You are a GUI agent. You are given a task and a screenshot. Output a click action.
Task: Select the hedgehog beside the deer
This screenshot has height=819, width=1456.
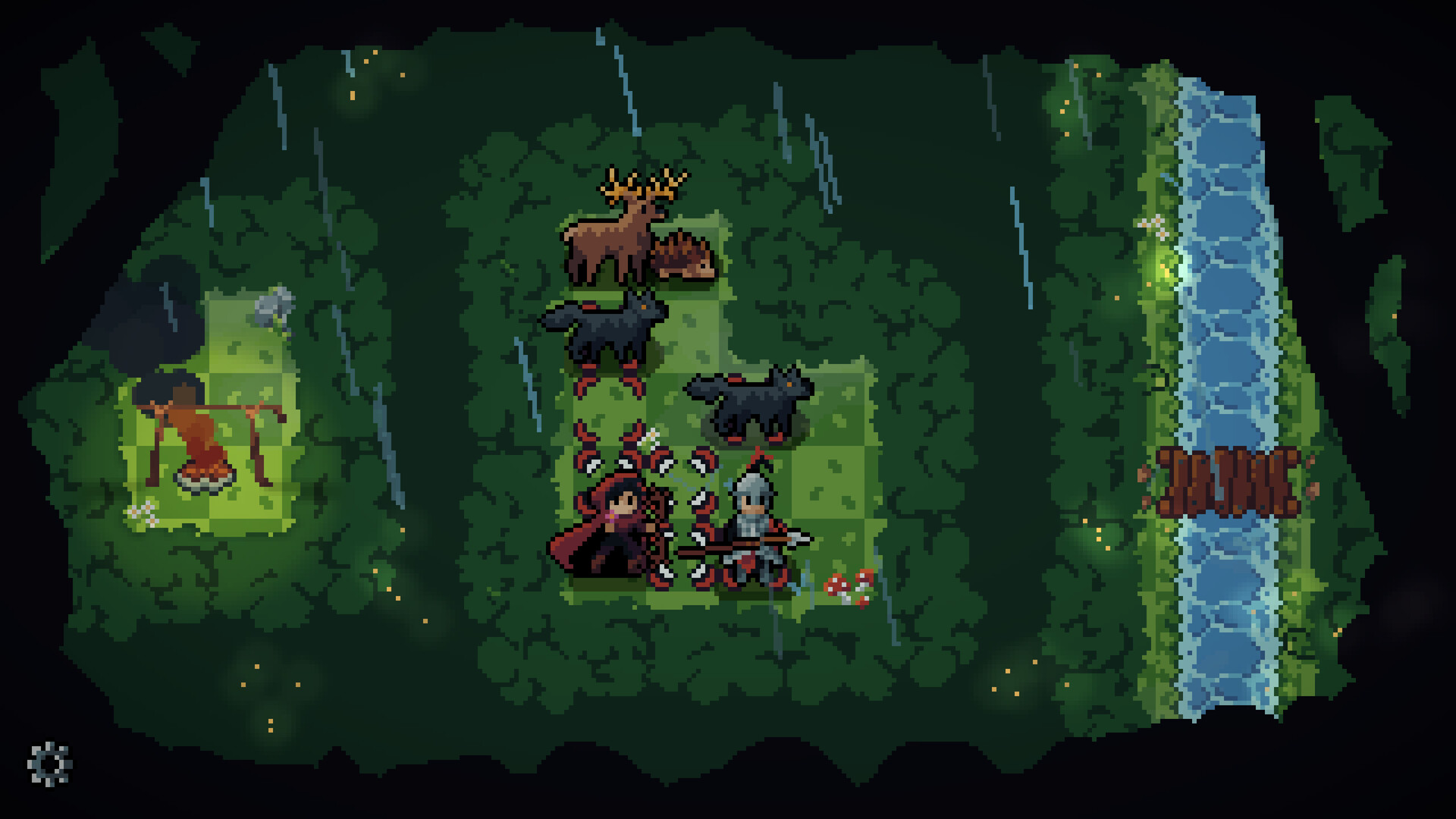(682, 258)
